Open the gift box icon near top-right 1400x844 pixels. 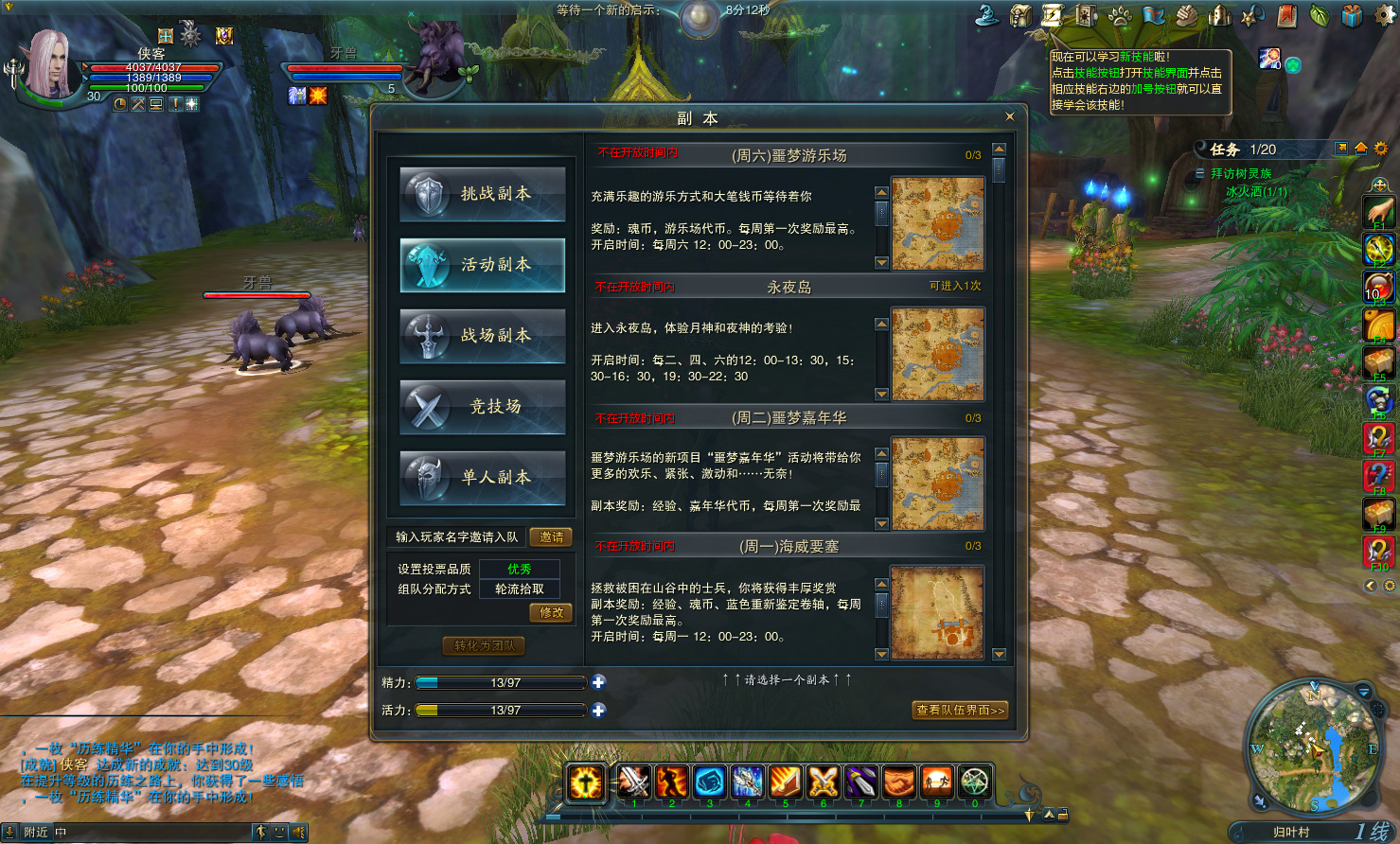click(1351, 15)
